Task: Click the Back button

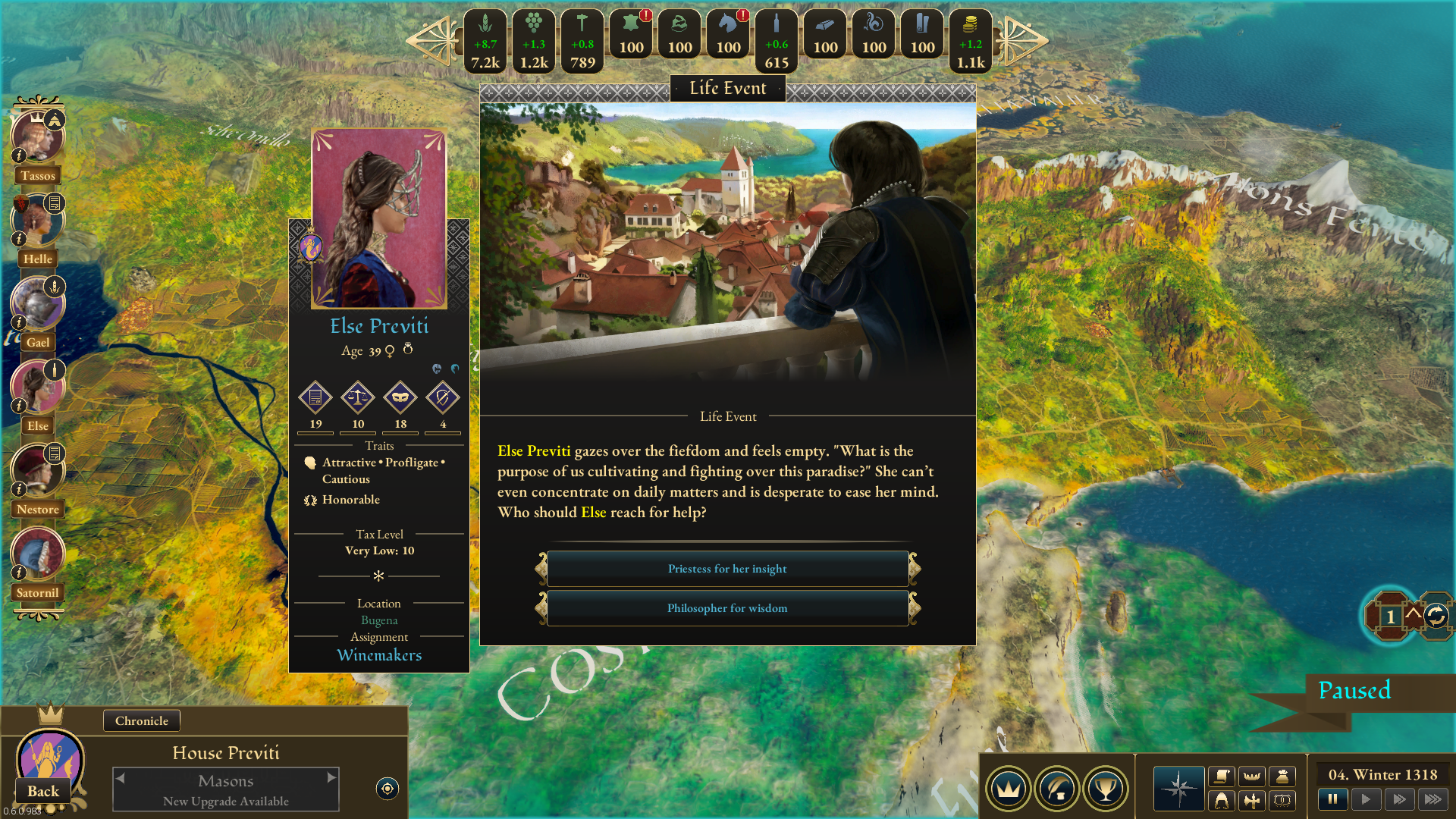Action: [43, 791]
